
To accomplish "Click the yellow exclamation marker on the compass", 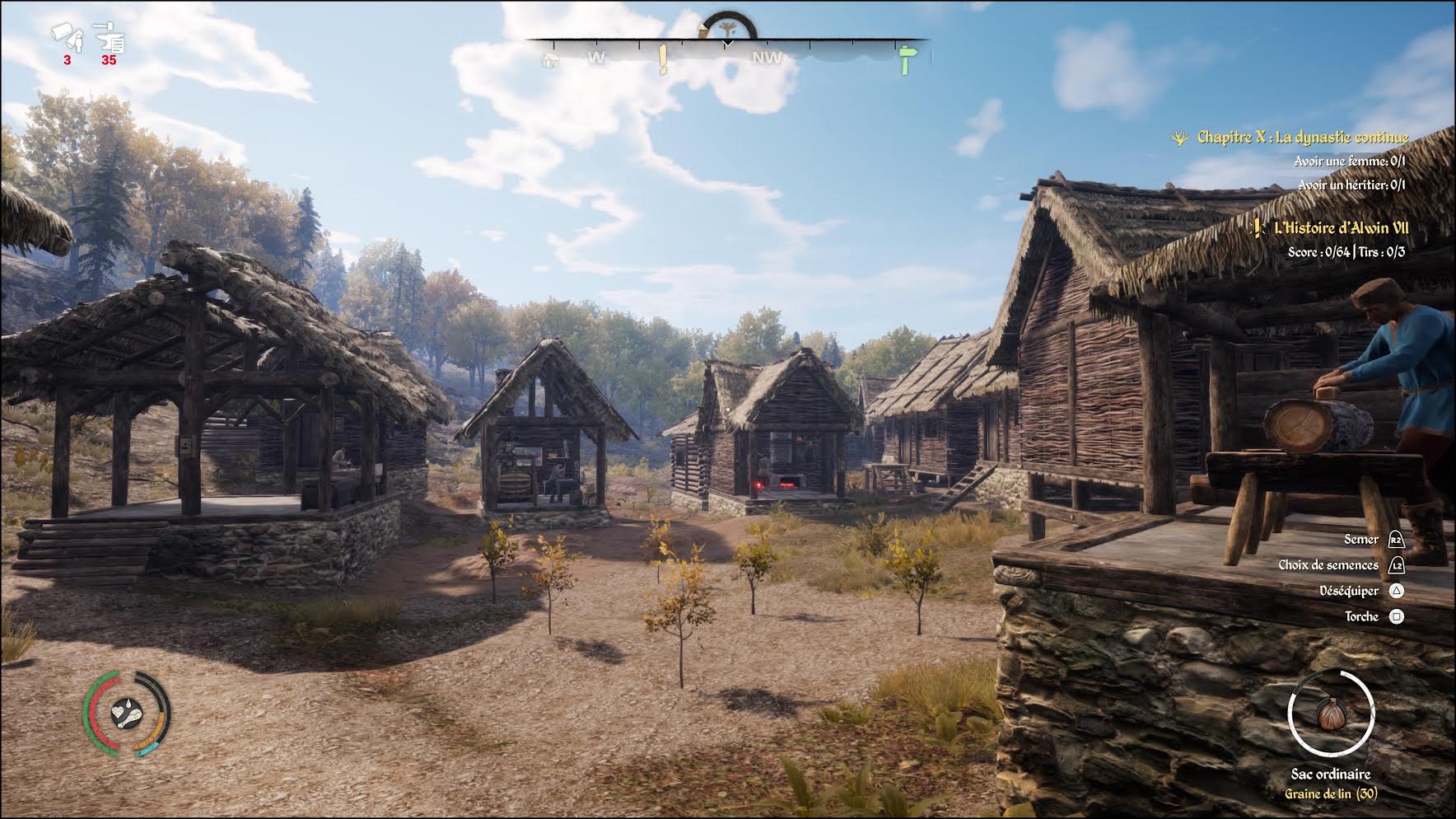I will coord(663,59).
